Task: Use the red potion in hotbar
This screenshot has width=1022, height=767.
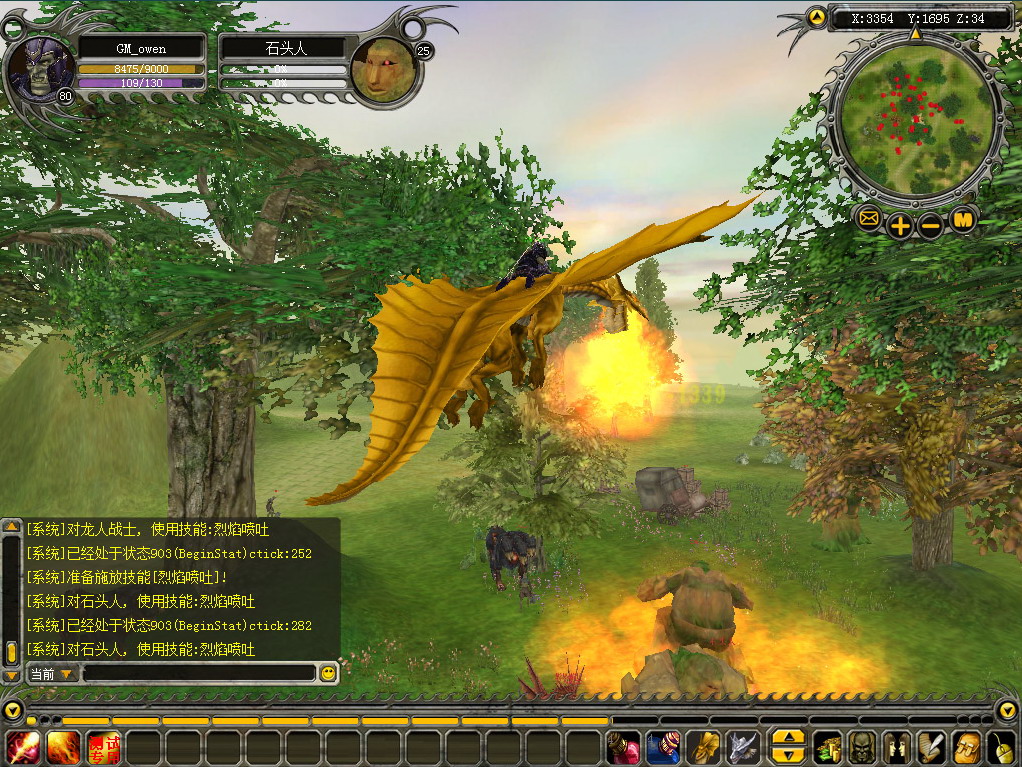Action: point(623,747)
